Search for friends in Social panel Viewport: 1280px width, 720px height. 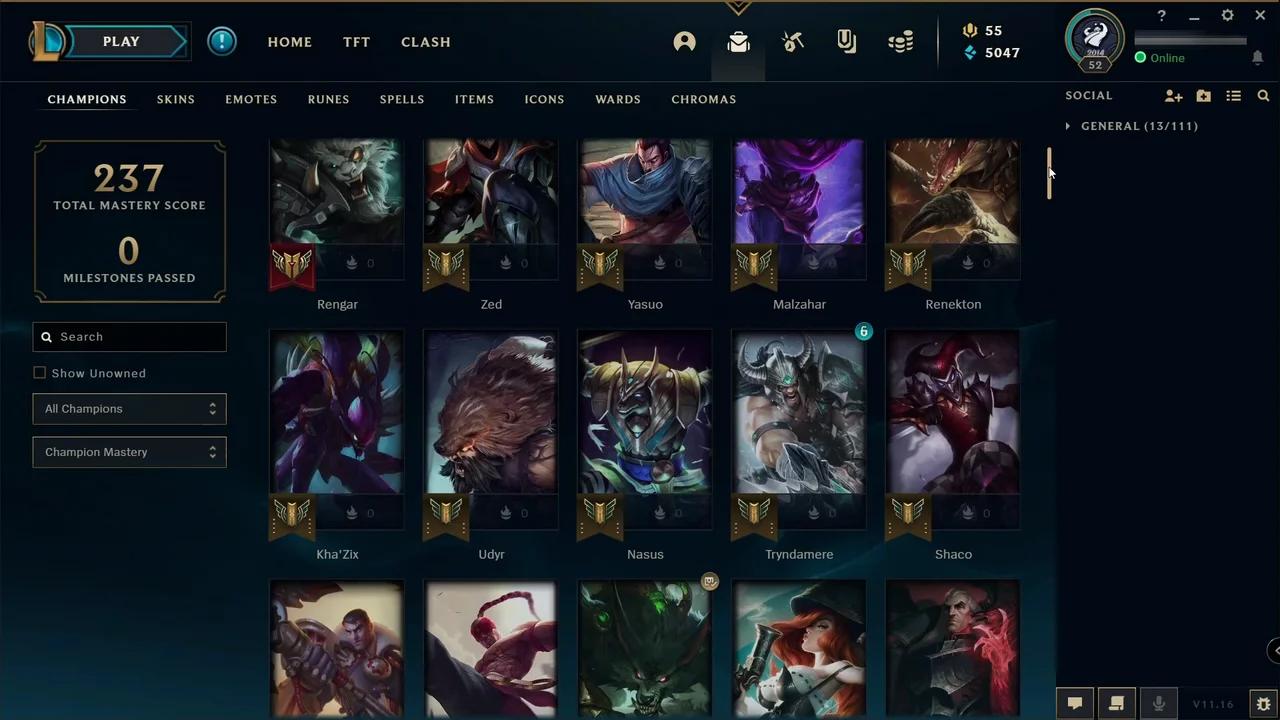pos(1264,95)
